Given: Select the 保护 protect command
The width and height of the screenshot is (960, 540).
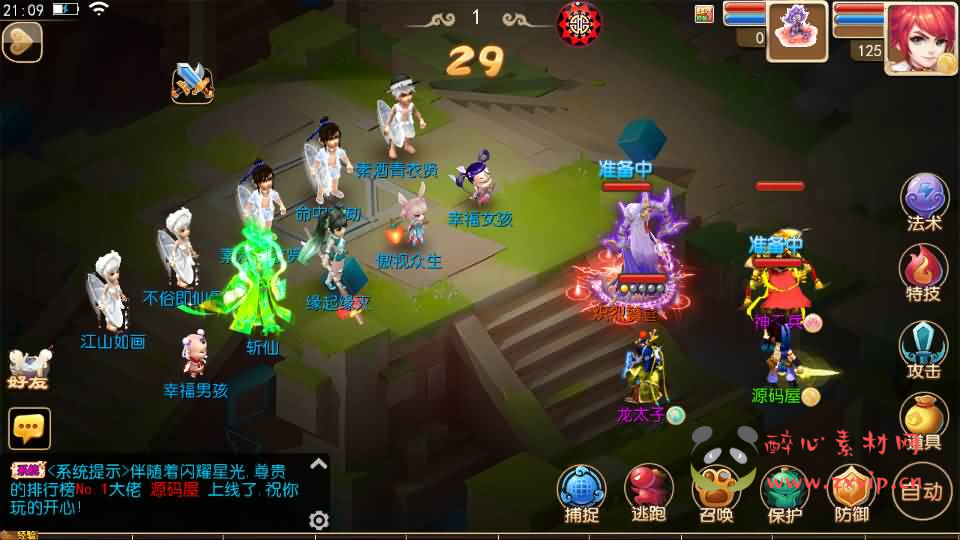Looking at the screenshot, I should 785,493.
